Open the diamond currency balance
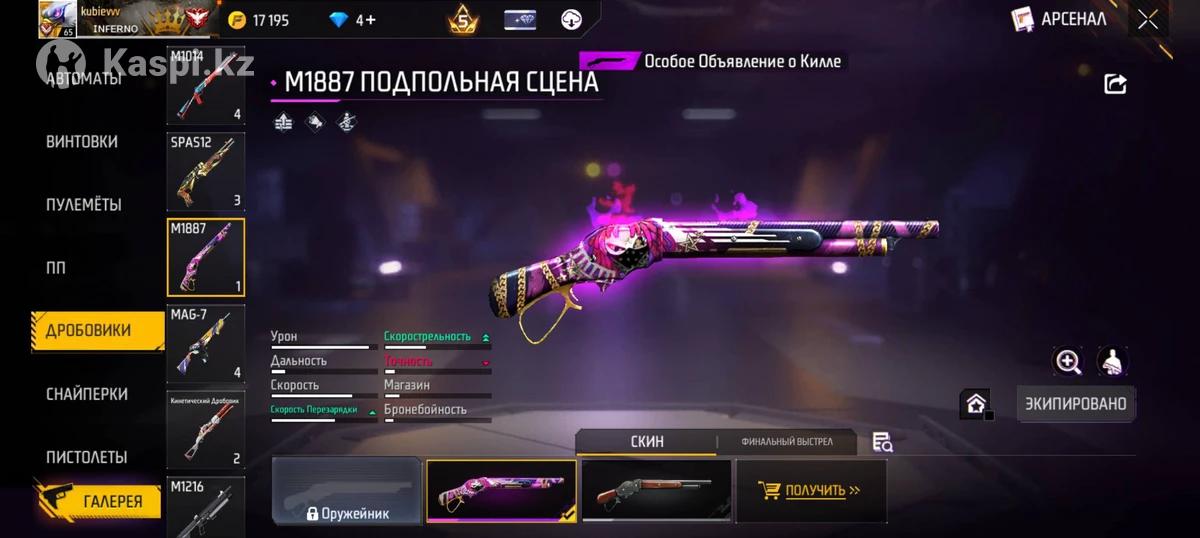 click(352, 20)
